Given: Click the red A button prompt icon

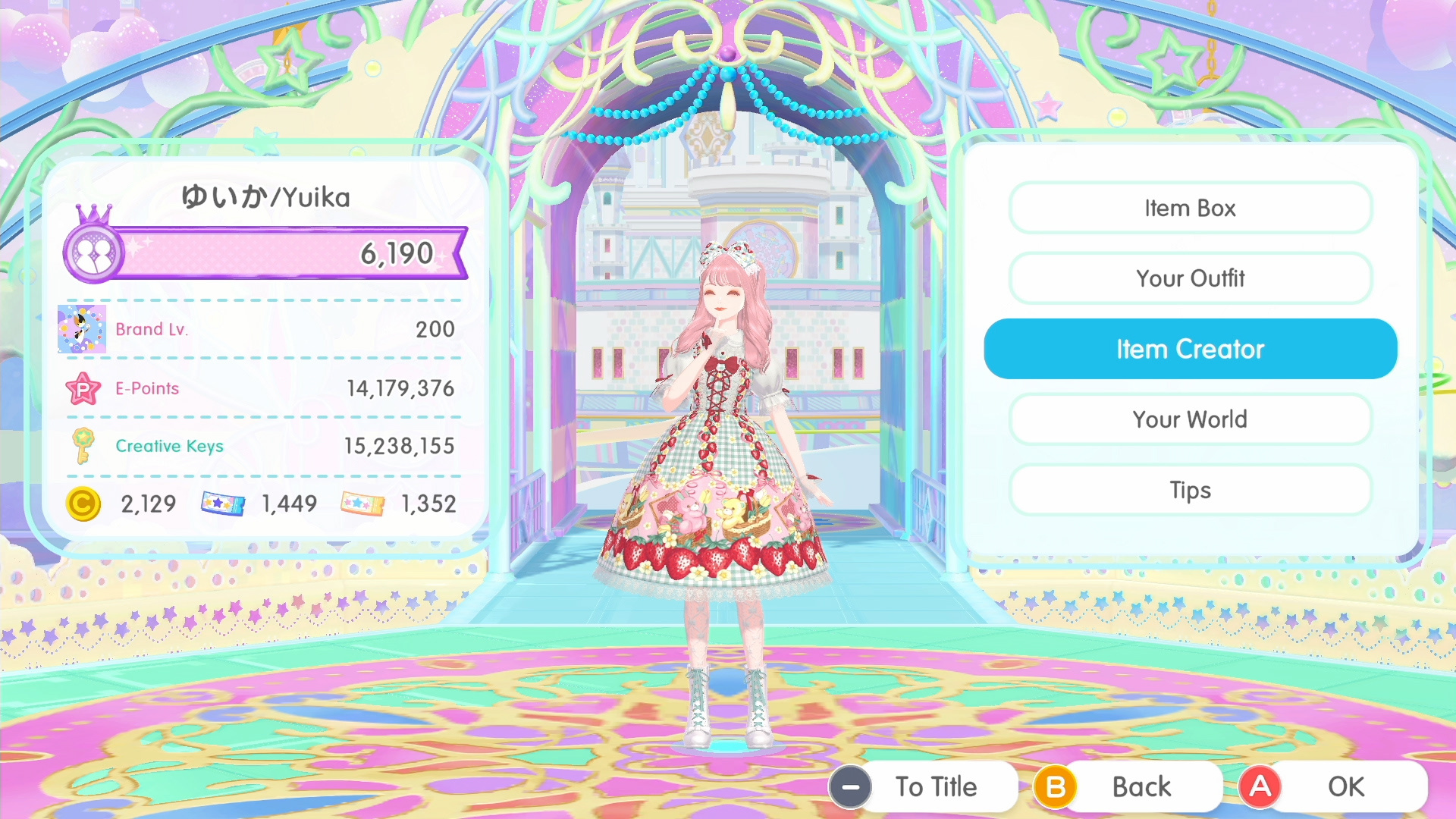Looking at the screenshot, I should pyautogui.click(x=1260, y=786).
